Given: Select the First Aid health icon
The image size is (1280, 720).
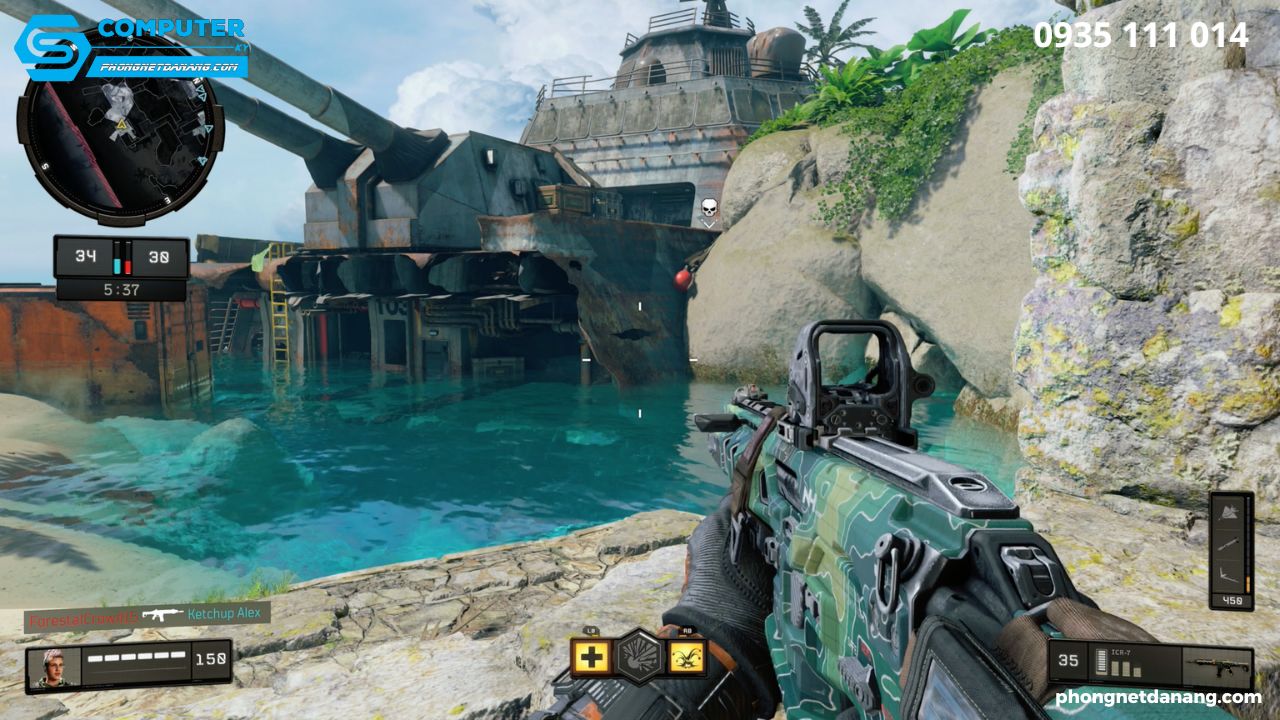Looking at the screenshot, I should [593, 658].
